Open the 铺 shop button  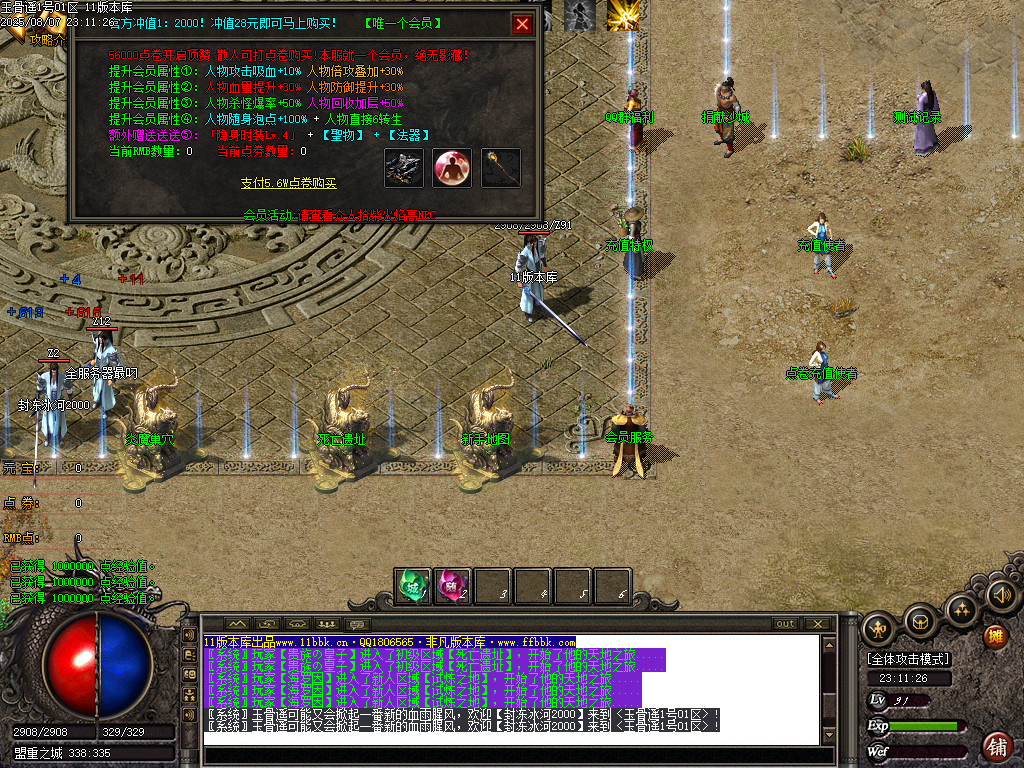point(996,745)
